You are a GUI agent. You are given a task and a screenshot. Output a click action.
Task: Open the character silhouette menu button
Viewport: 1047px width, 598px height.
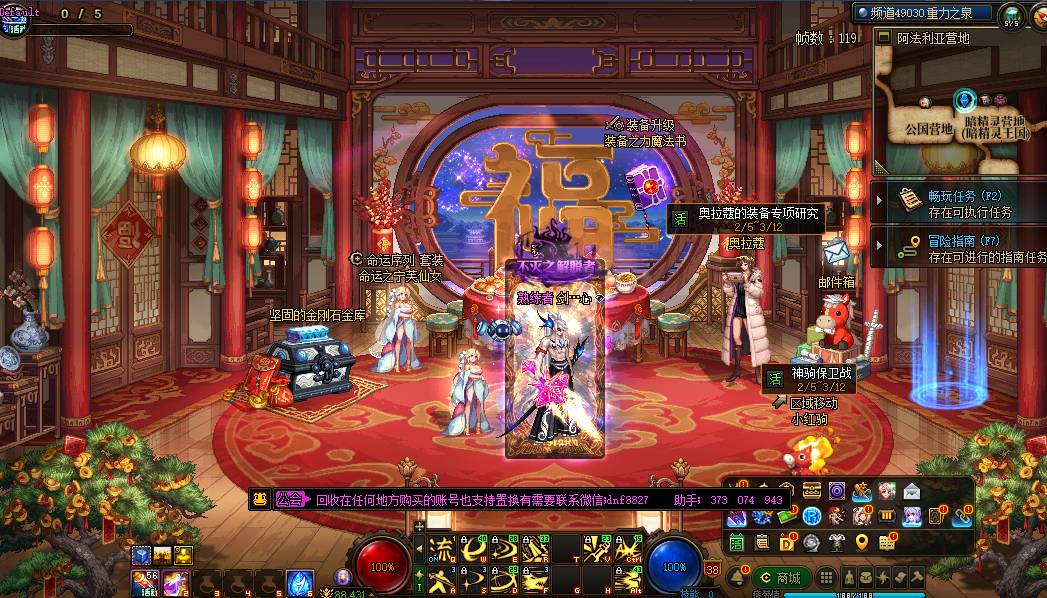pos(849,578)
